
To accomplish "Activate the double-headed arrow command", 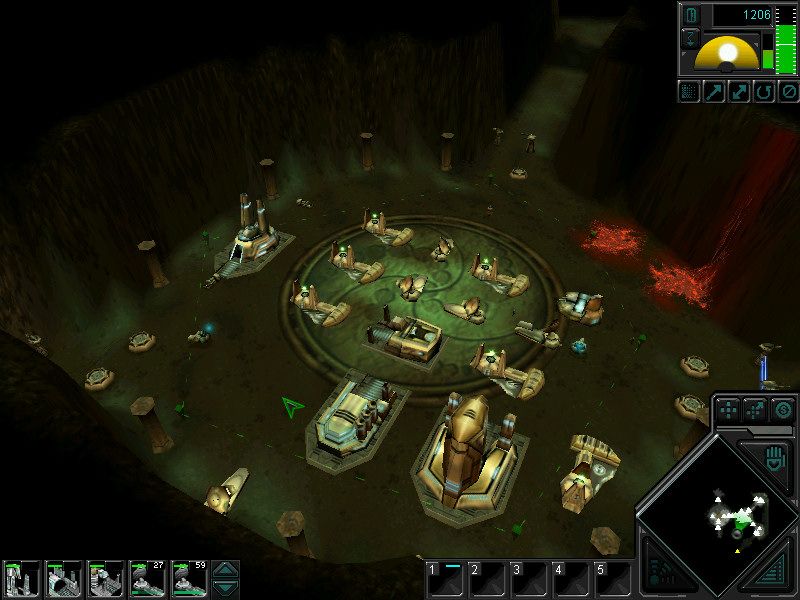I will (x=739, y=92).
